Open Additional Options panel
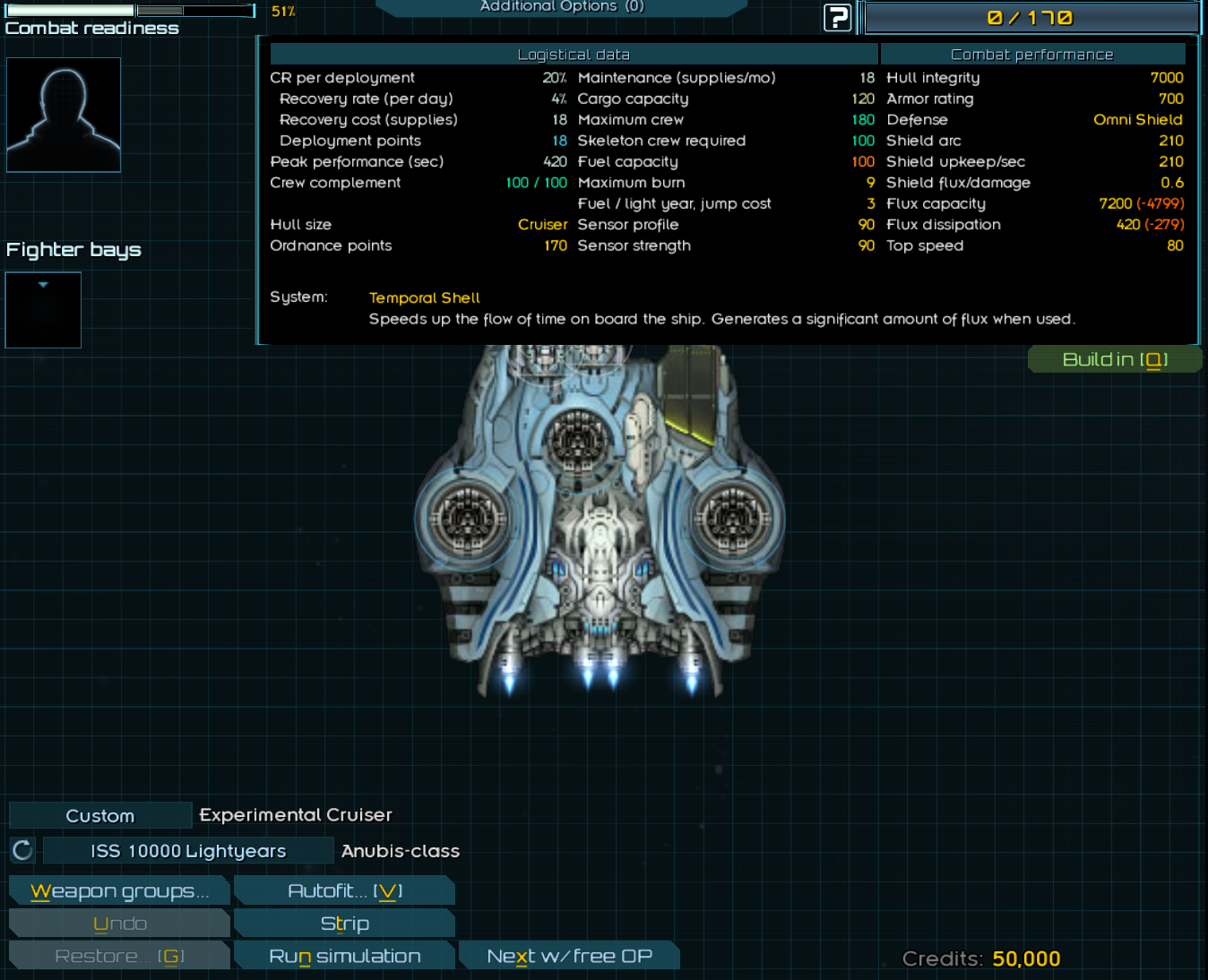1208x980 pixels. [562, 7]
